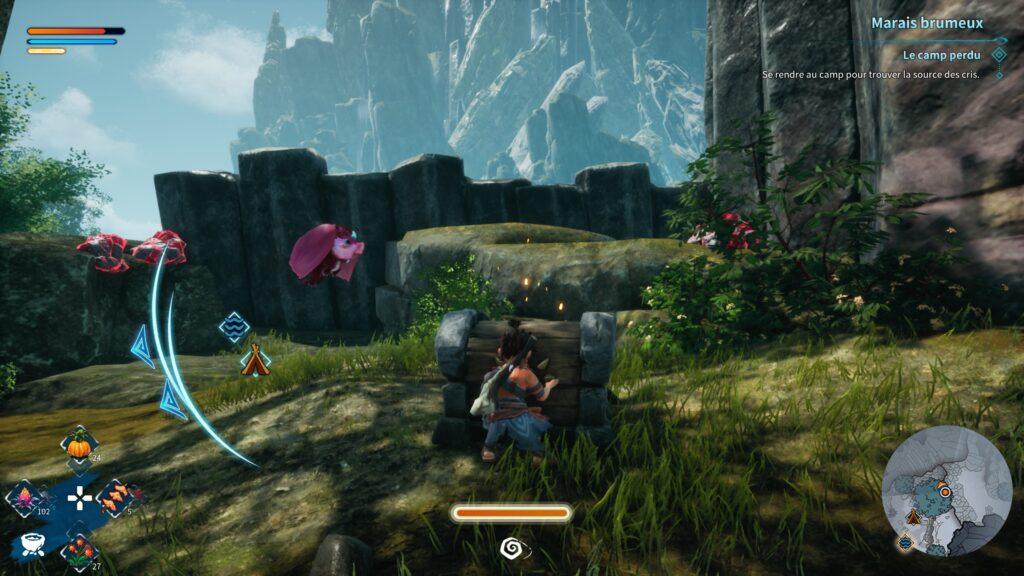Click the tent camp marker on minimap
Image resolution: width=1024 pixels, height=576 pixels.
pos(913,517)
